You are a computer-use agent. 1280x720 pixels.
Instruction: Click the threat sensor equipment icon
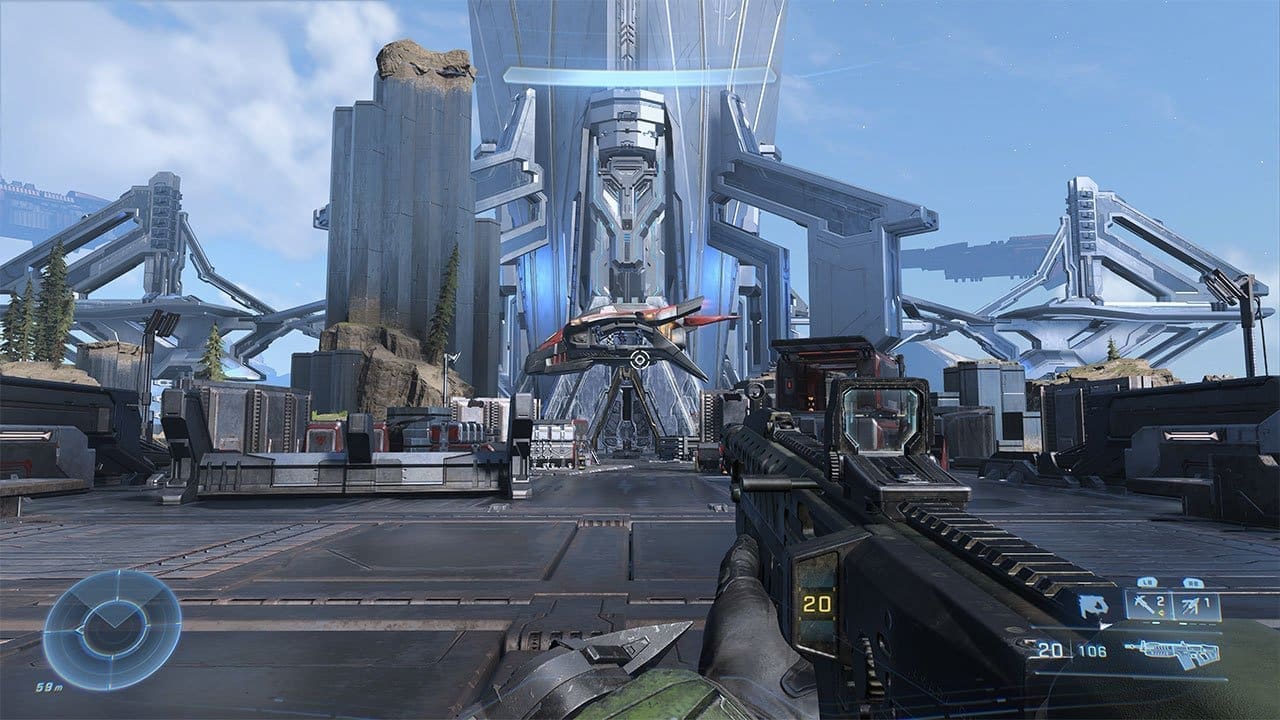coord(1190,605)
